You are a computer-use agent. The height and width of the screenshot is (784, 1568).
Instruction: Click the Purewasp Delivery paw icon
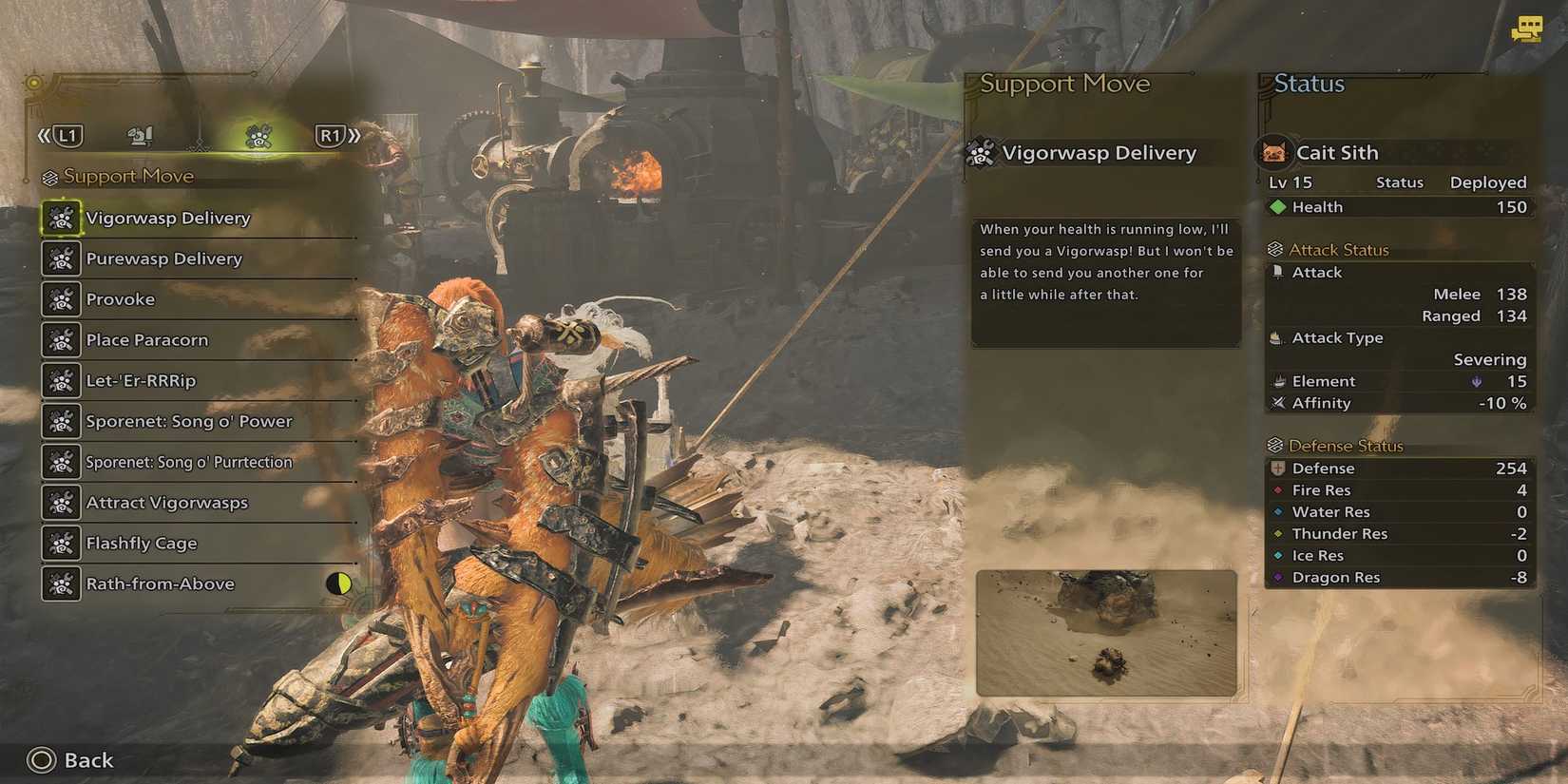pos(61,258)
